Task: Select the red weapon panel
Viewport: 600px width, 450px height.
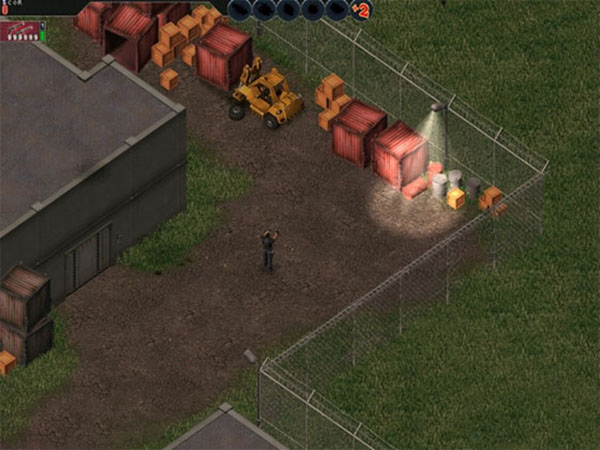Action: [18, 31]
